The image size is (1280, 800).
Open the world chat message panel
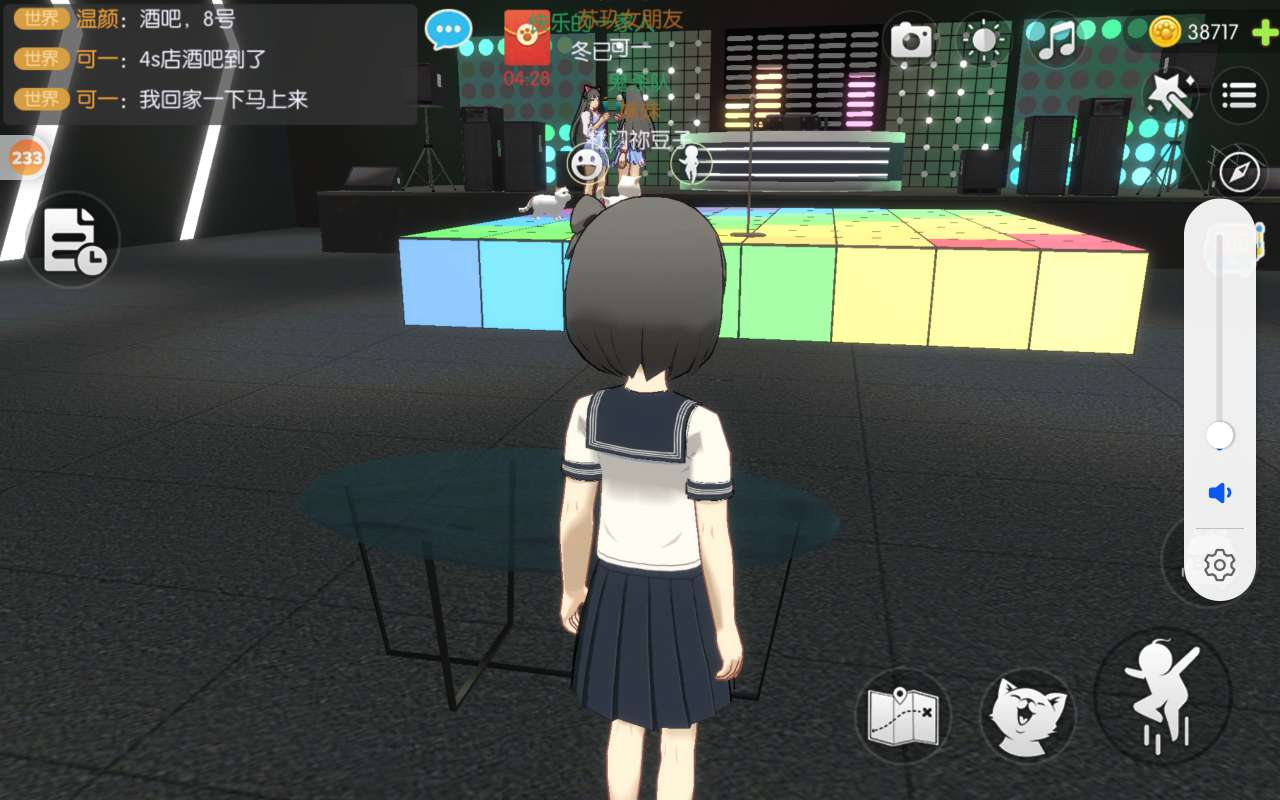[210, 64]
